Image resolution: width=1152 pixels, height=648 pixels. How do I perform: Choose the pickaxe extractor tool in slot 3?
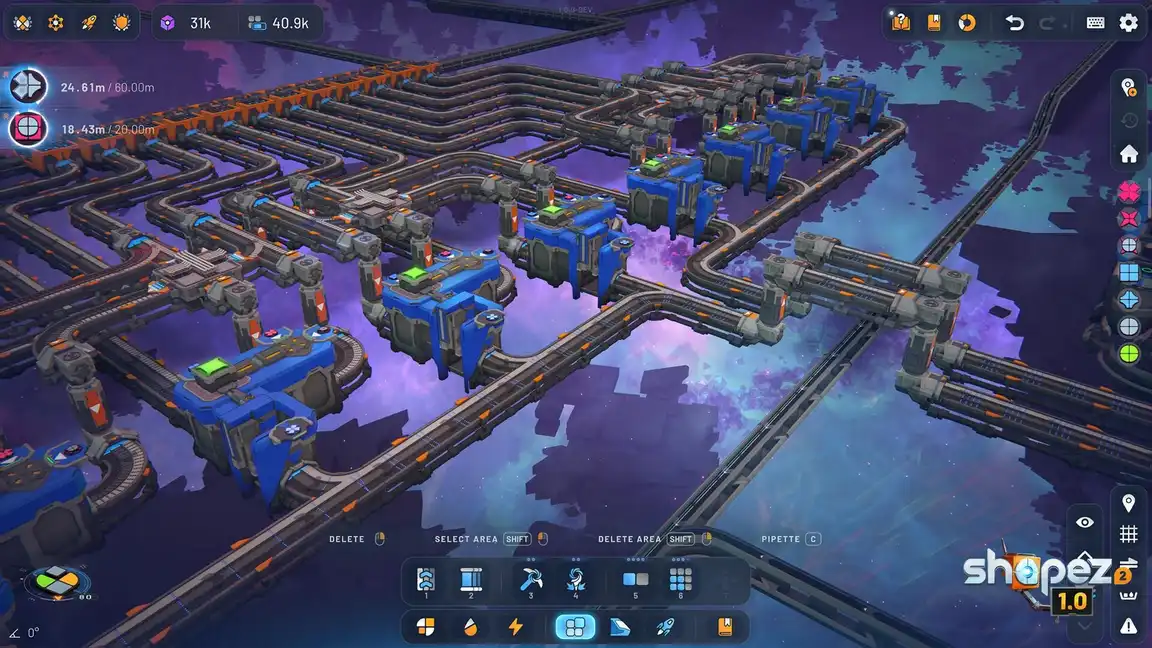[530, 579]
